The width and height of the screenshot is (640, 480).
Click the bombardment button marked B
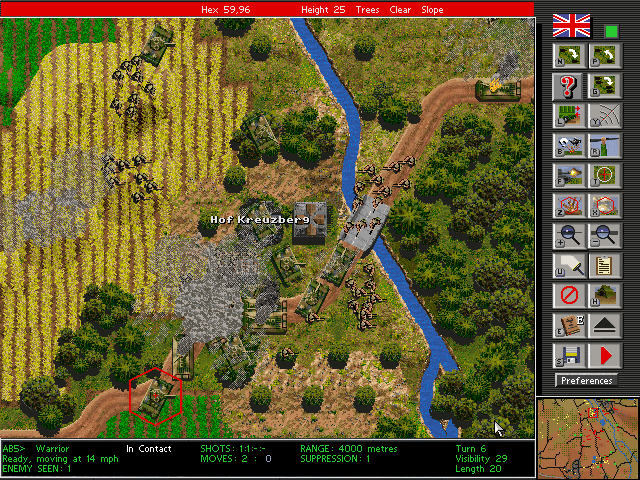[x=567, y=145]
